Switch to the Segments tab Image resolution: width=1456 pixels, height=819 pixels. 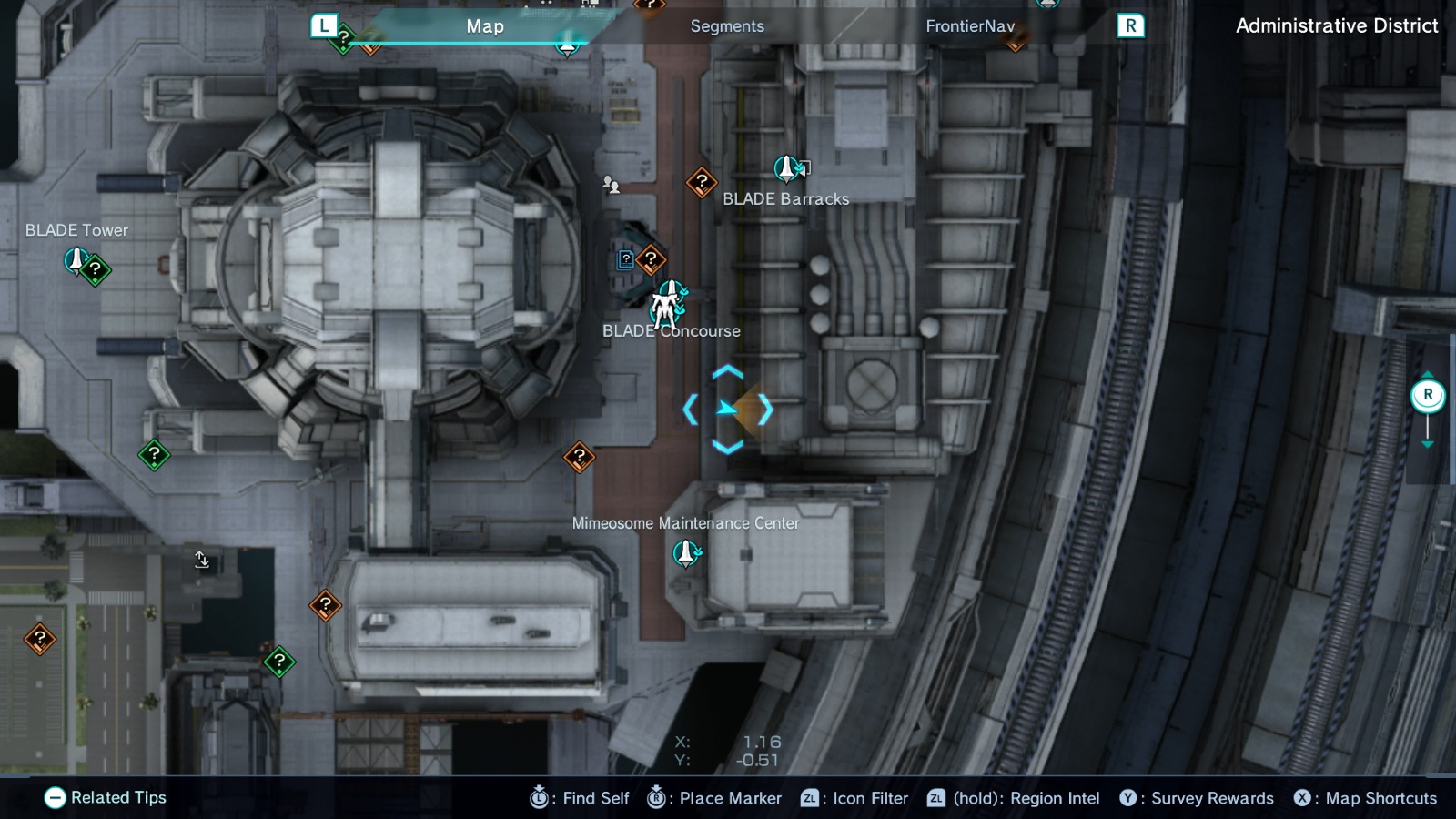coord(726,26)
